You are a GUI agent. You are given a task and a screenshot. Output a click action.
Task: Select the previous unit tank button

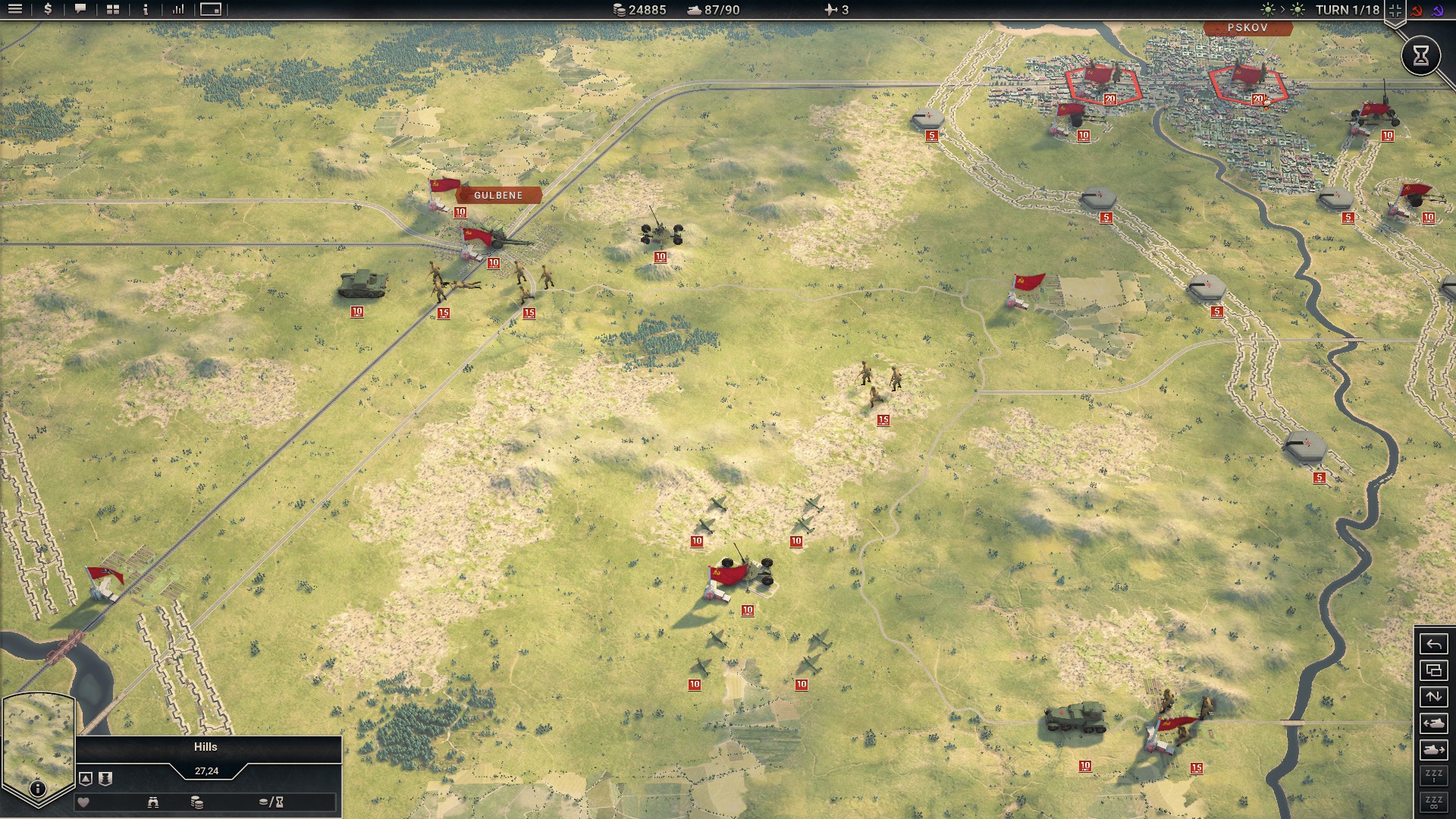point(1433,723)
